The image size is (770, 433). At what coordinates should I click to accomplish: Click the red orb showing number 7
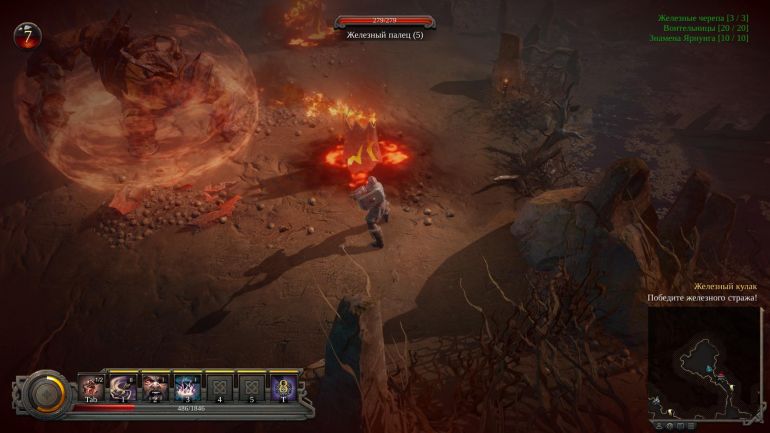click(x=27, y=36)
